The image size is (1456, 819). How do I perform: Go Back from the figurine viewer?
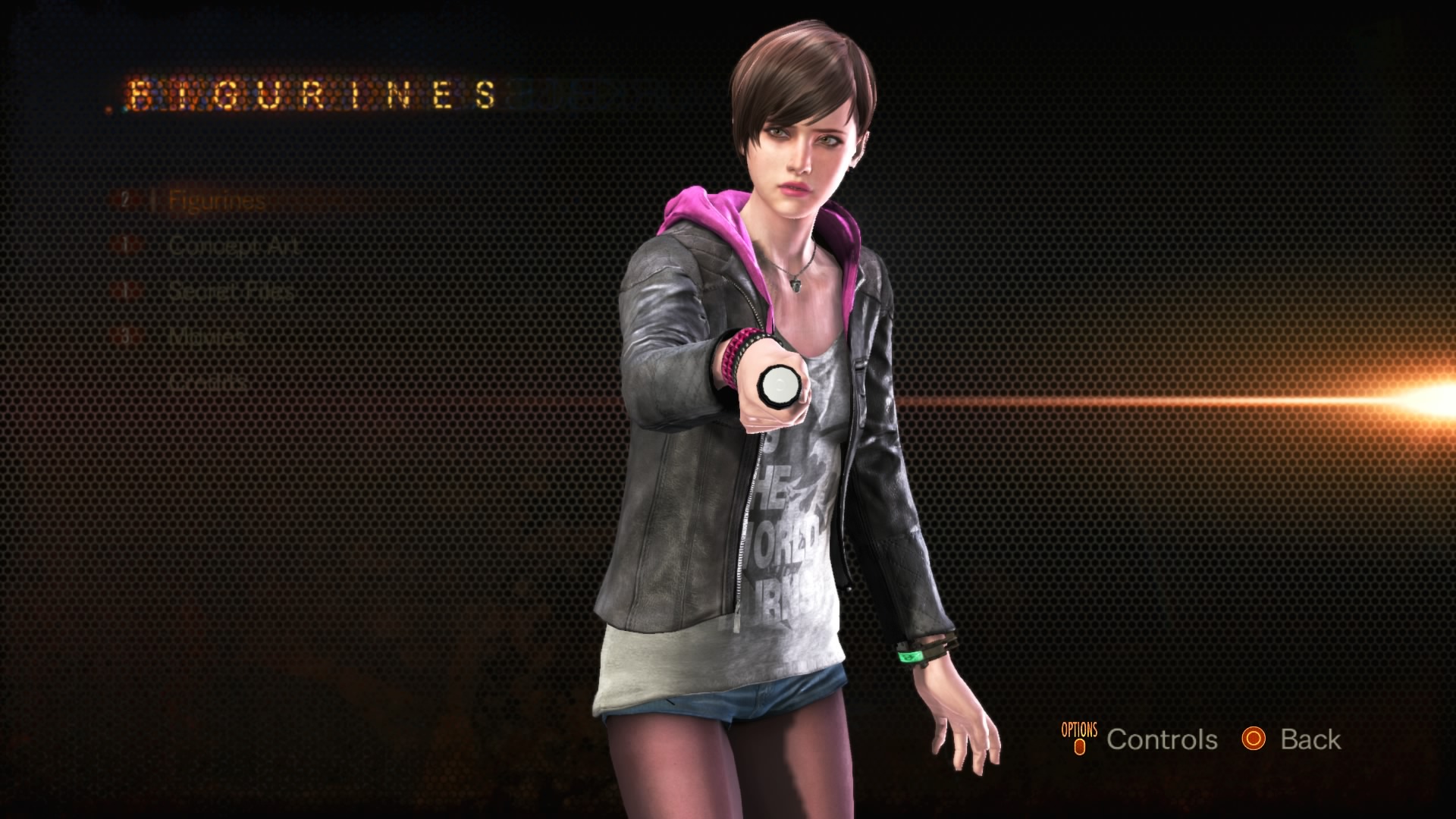click(x=1310, y=739)
